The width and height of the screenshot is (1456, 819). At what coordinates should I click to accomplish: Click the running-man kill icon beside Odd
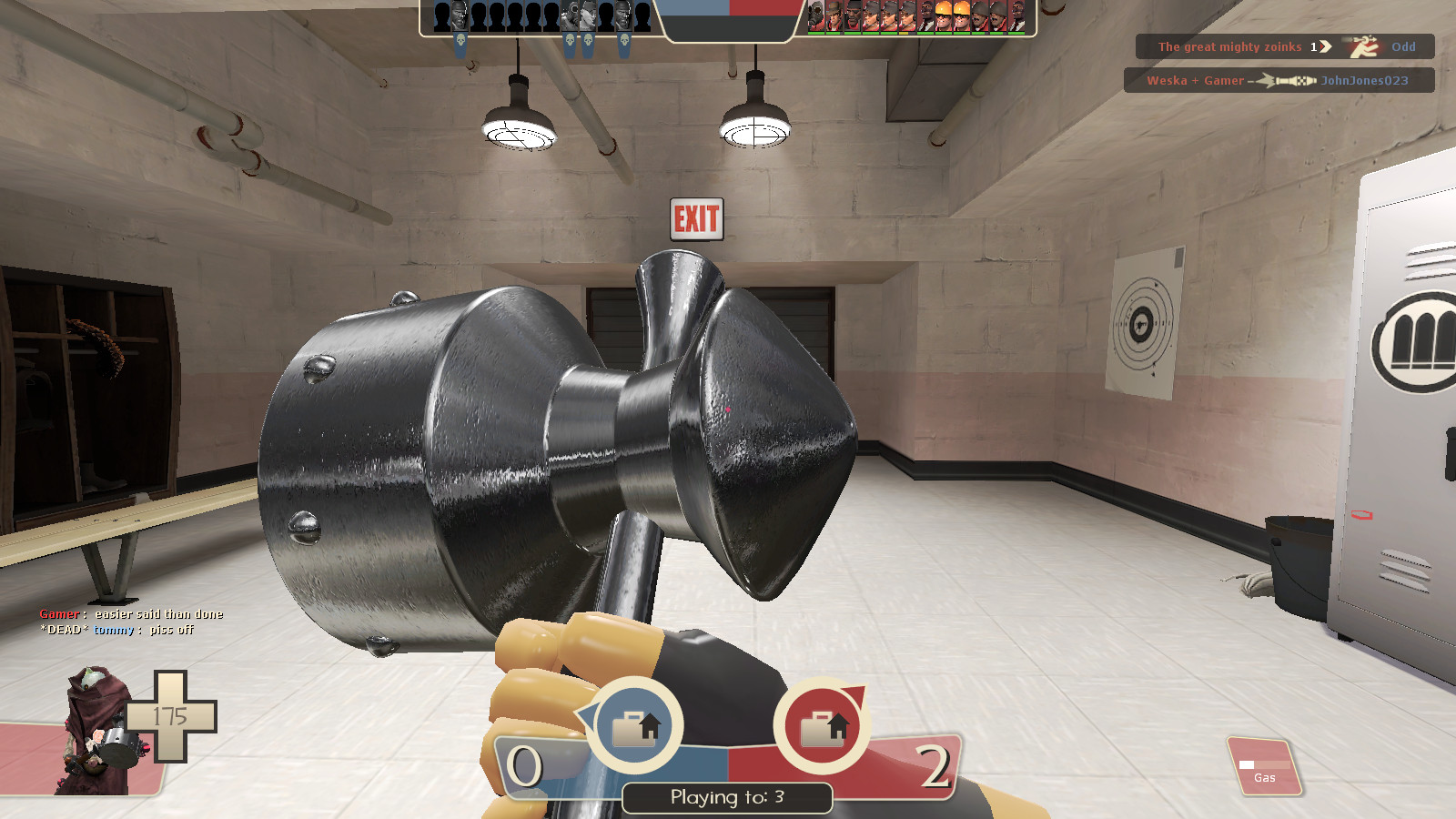[x=1363, y=48]
